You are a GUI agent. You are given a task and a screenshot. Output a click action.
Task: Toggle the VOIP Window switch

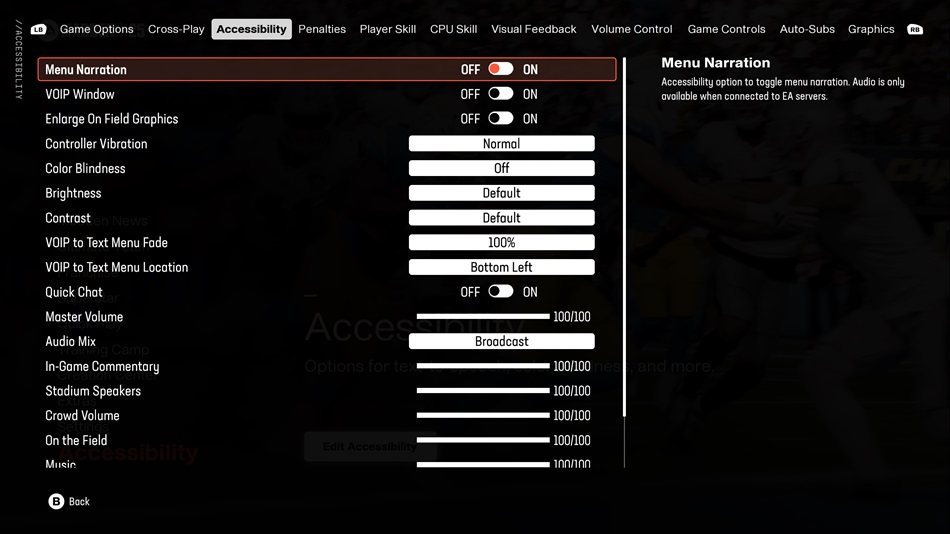pos(501,94)
